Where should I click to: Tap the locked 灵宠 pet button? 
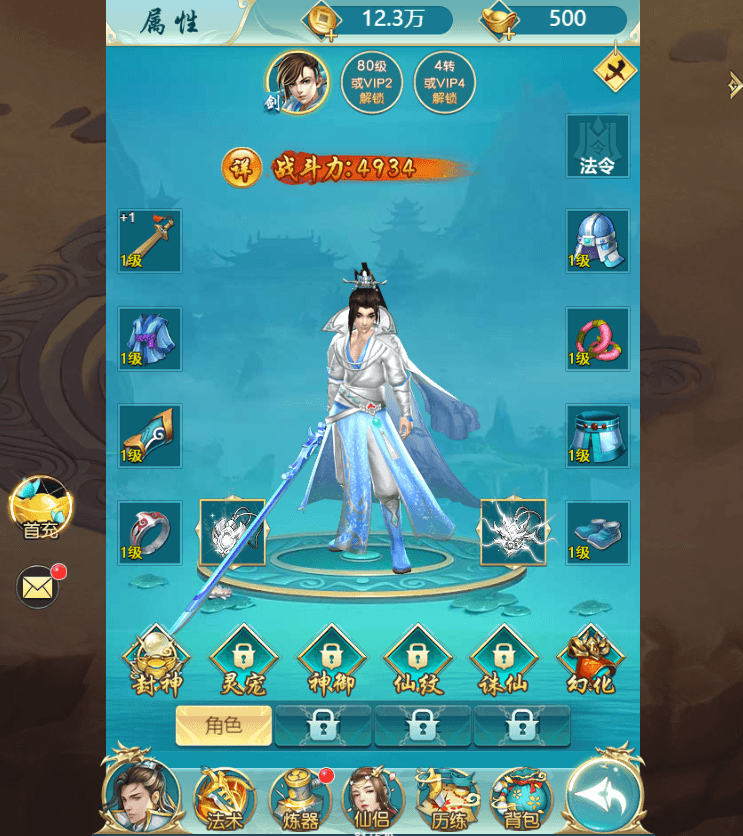pyautogui.click(x=243, y=662)
